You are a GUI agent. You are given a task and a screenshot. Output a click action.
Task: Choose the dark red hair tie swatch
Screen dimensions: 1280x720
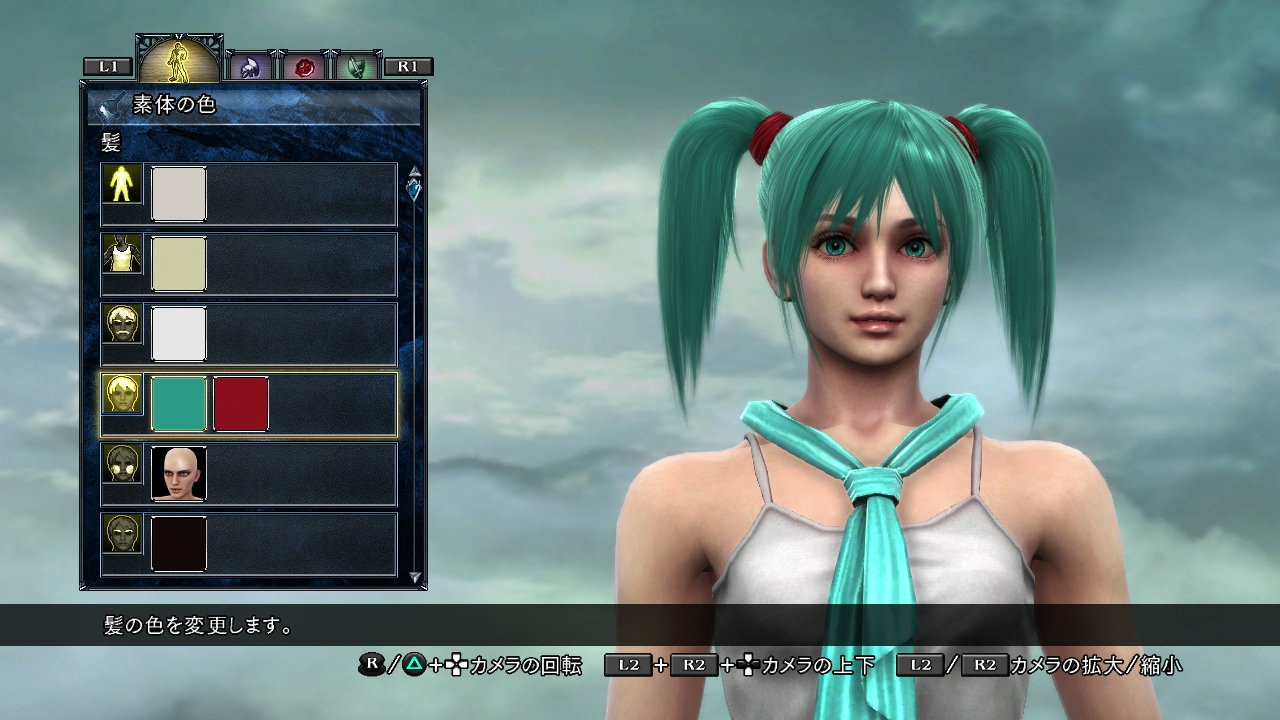[241, 404]
